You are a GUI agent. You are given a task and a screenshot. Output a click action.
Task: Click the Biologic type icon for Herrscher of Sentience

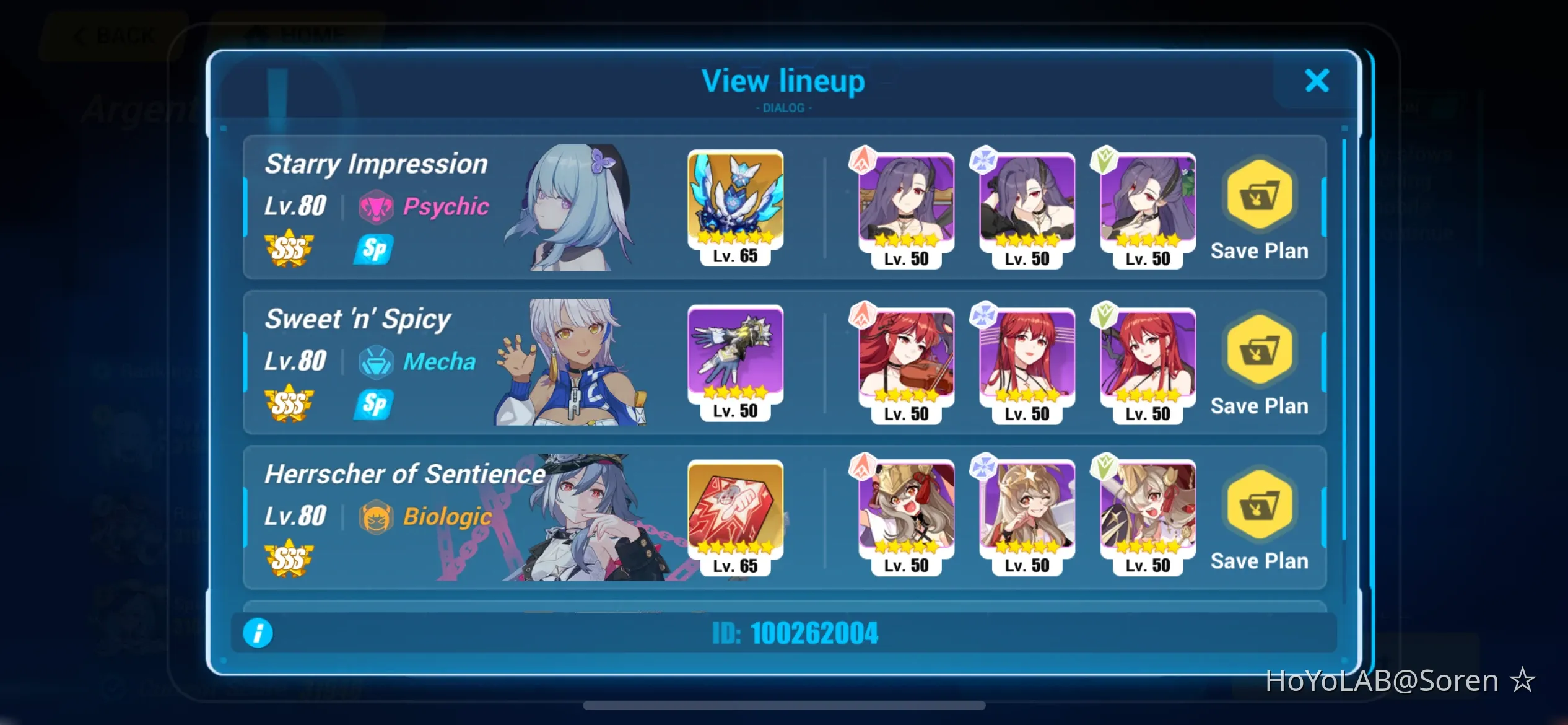coord(377,516)
